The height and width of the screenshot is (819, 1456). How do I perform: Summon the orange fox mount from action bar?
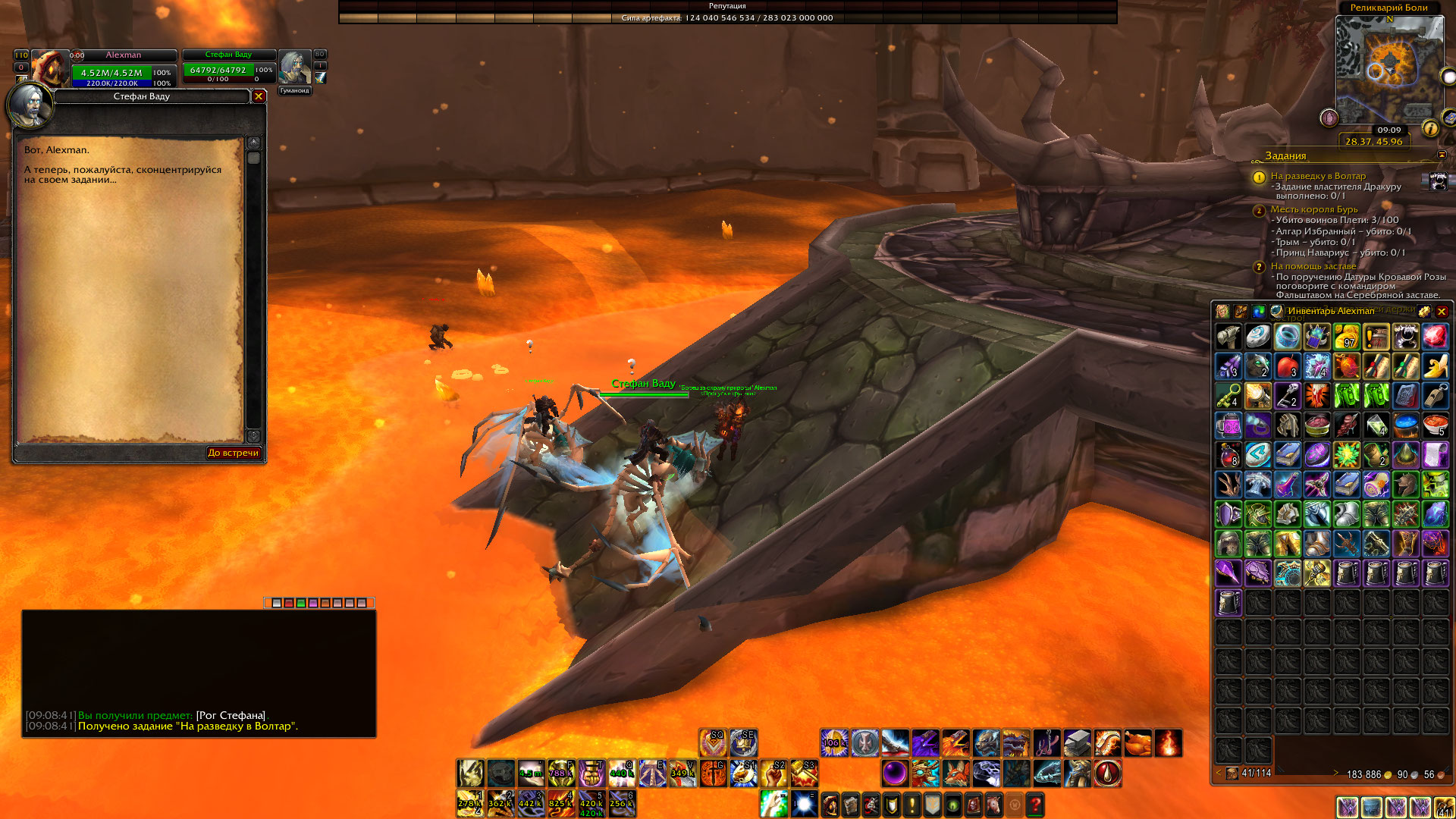[x=955, y=773]
